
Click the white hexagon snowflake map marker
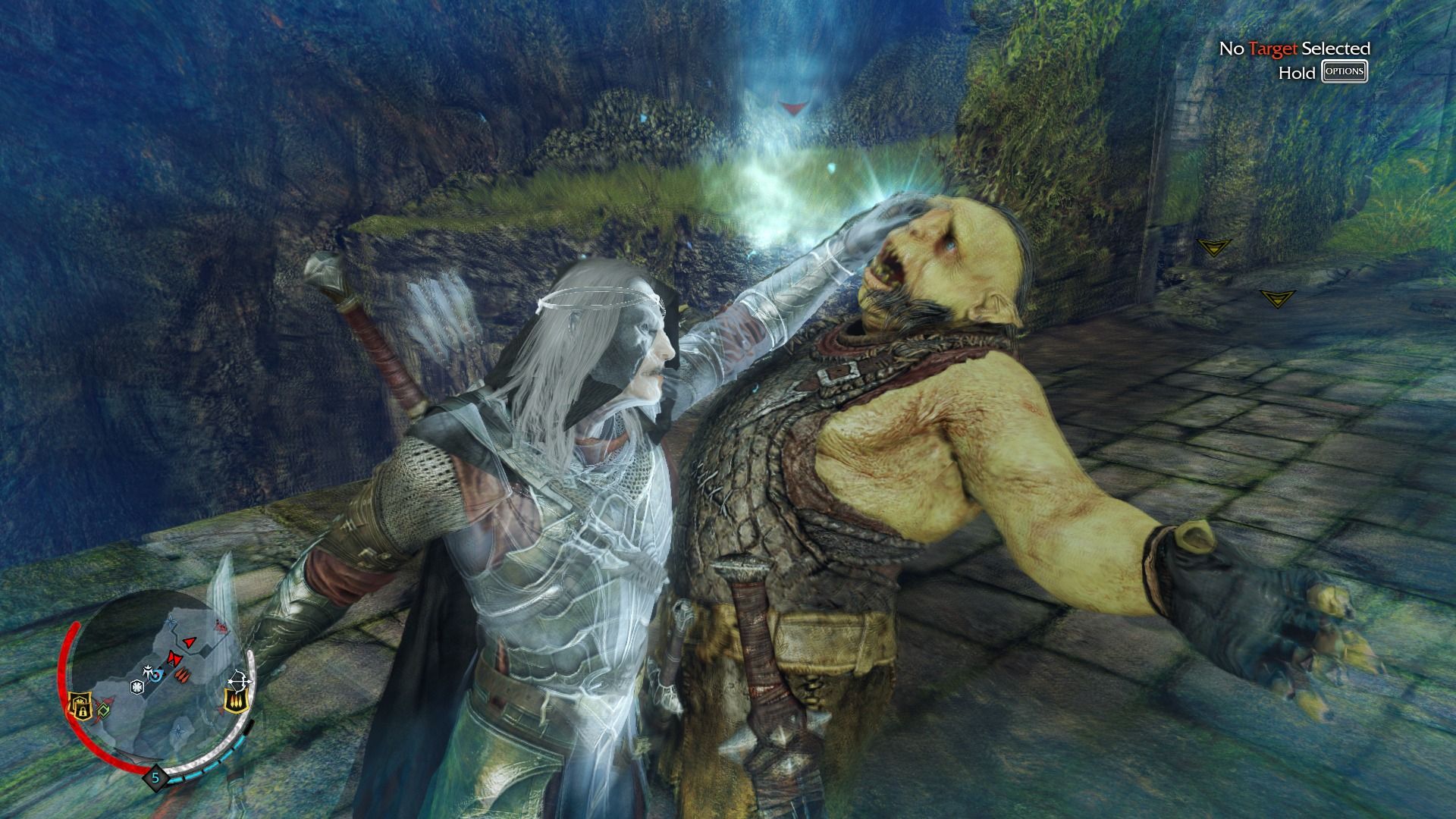137,687
